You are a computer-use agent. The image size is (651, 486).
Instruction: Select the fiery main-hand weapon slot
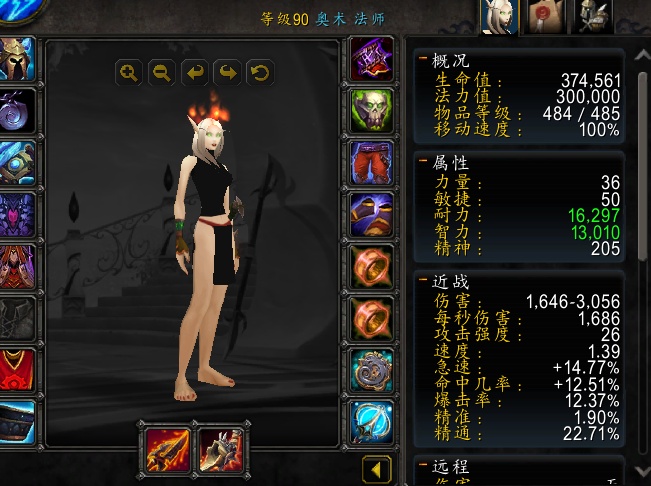pos(166,448)
